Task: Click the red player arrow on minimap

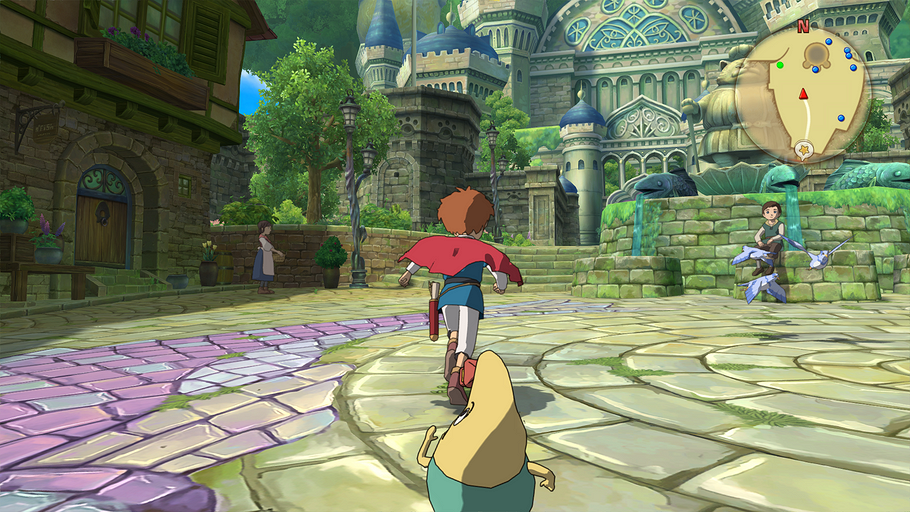Action: [x=802, y=94]
